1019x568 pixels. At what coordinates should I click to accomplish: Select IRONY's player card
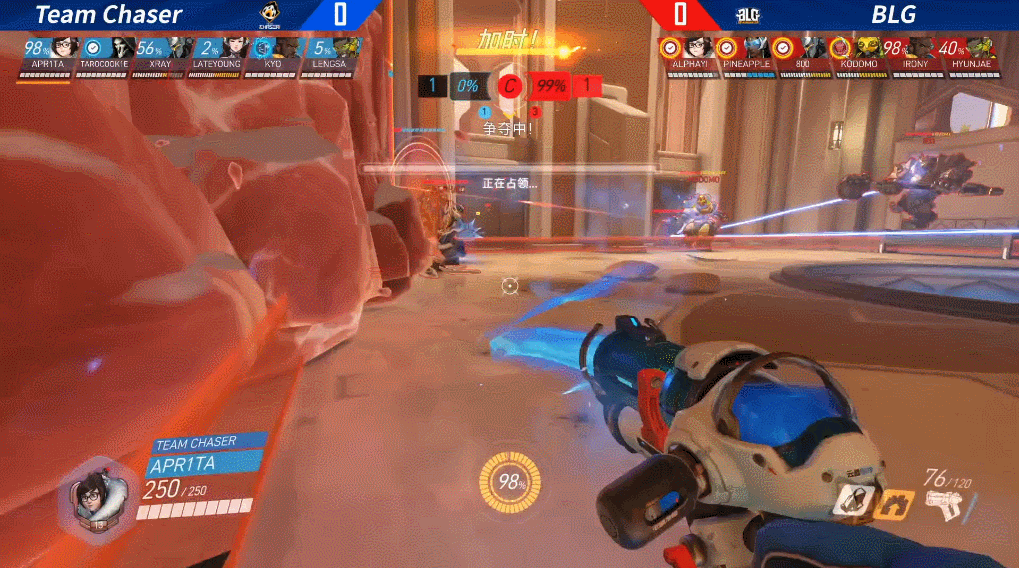coord(915,55)
